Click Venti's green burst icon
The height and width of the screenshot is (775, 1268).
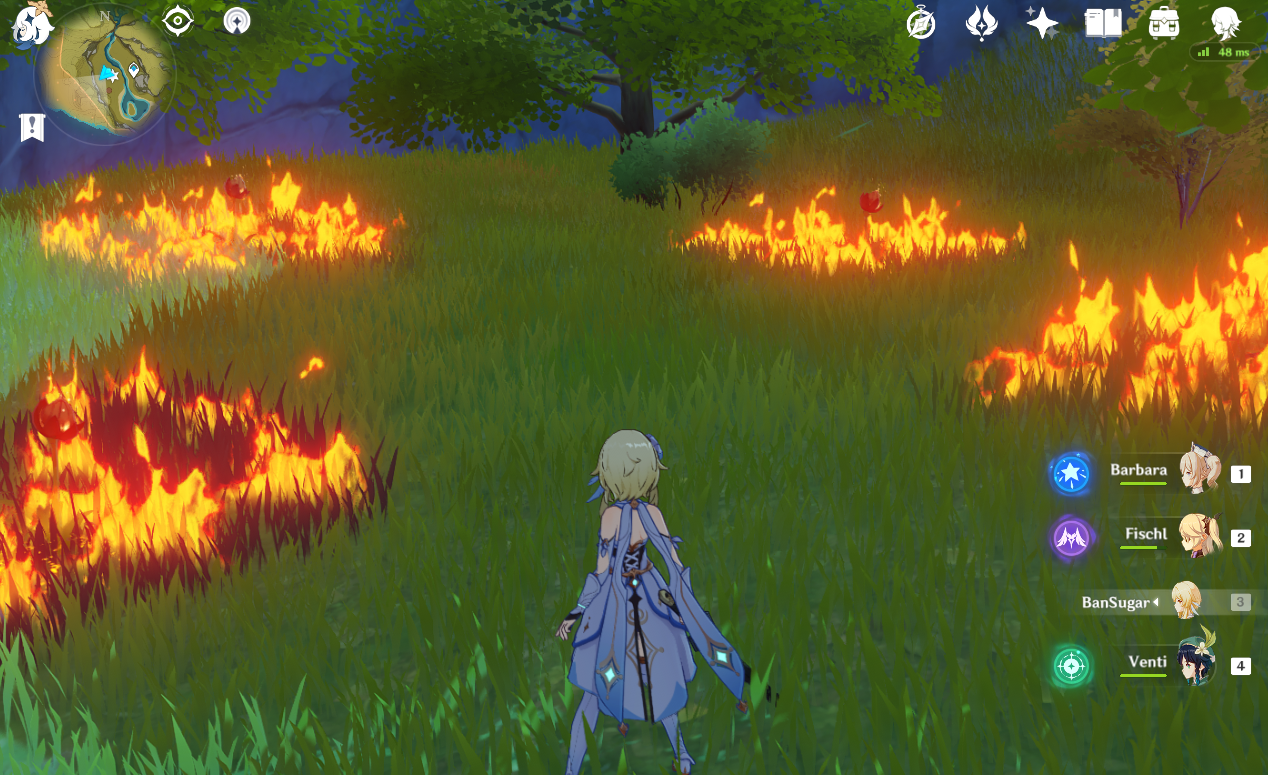pos(1071,666)
